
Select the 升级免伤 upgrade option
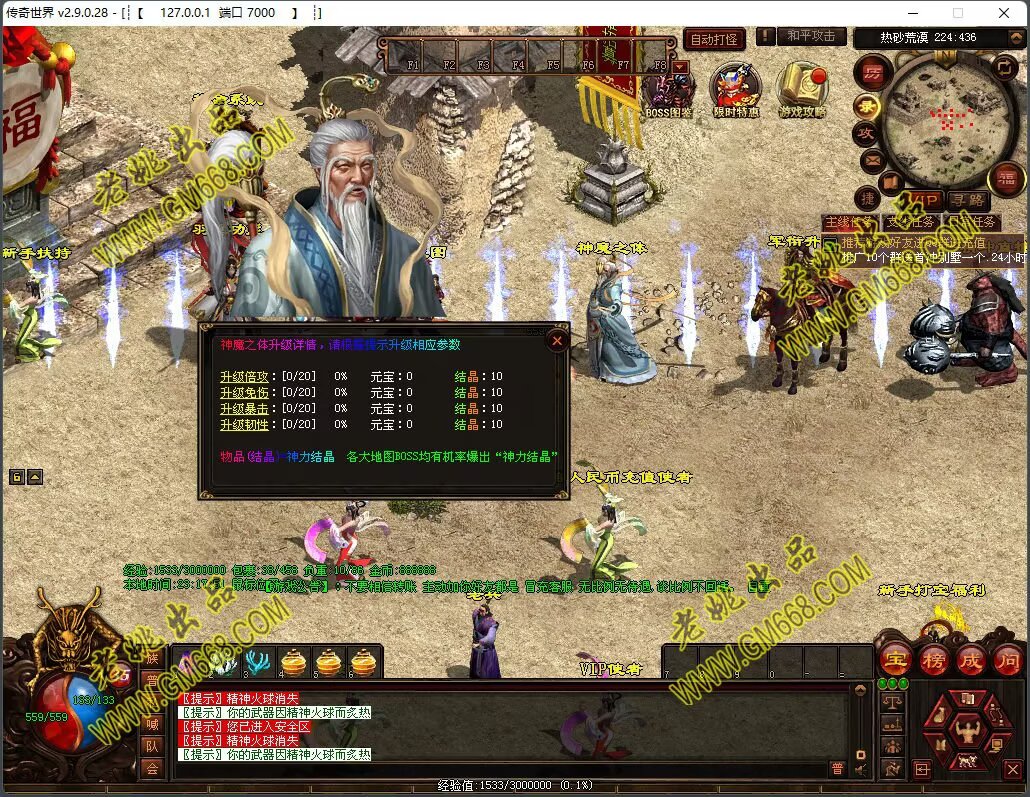tap(244, 393)
